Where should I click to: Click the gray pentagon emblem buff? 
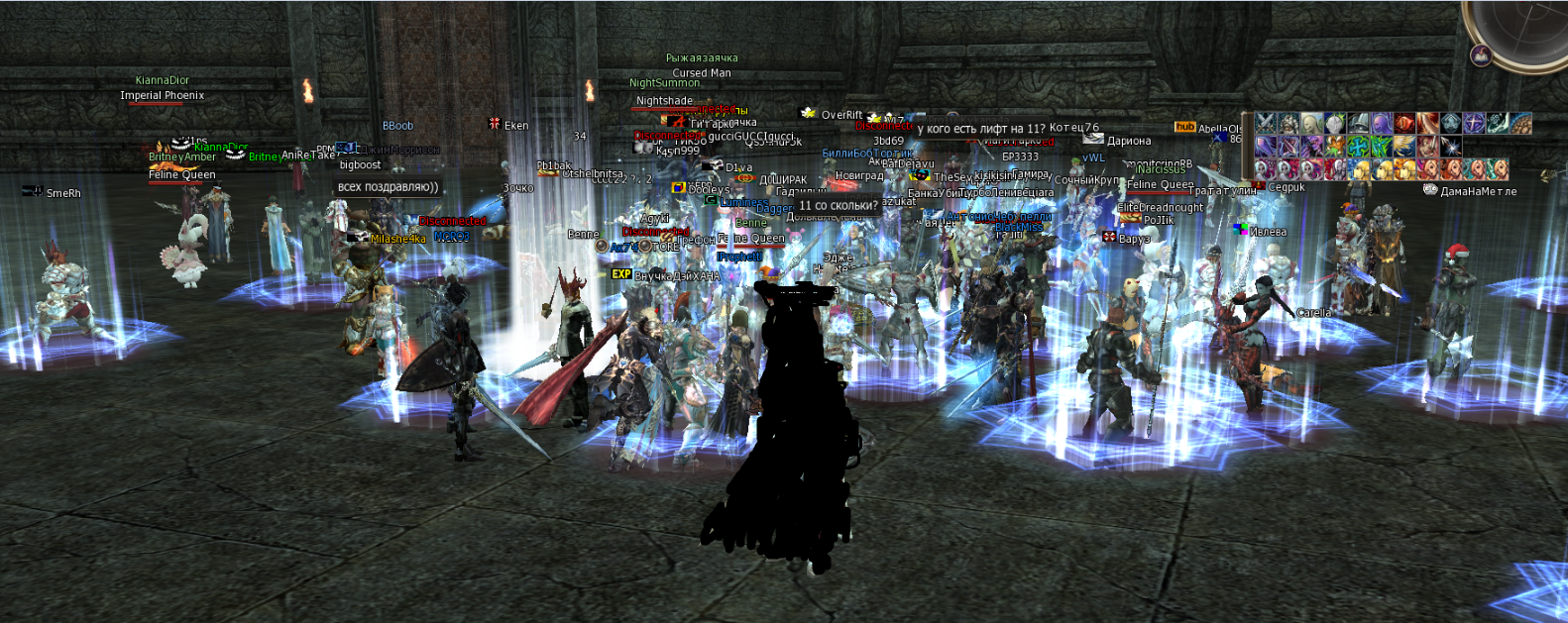click(x=1451, y=123)
